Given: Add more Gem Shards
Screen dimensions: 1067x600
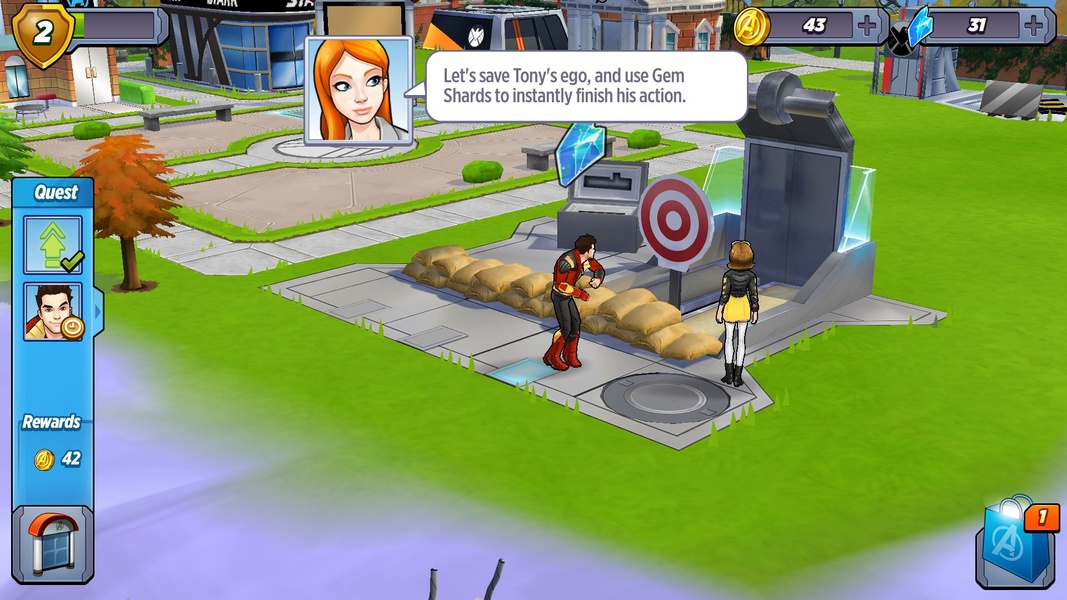Looking at the screenshot, I should click(1035, 25).
